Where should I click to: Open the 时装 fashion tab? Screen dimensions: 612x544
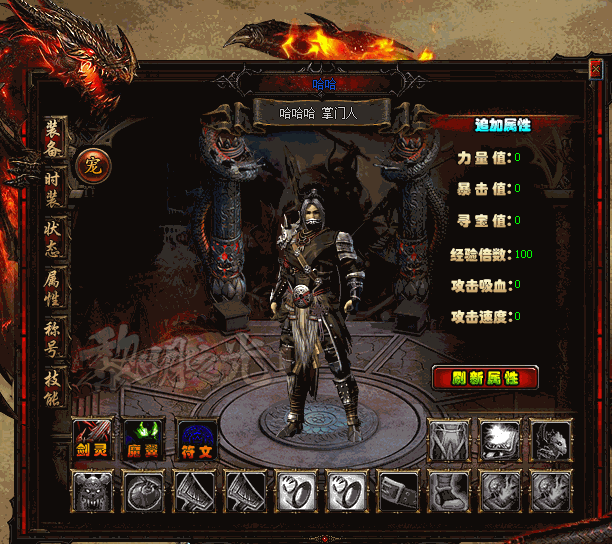click(x=54, y=188)
